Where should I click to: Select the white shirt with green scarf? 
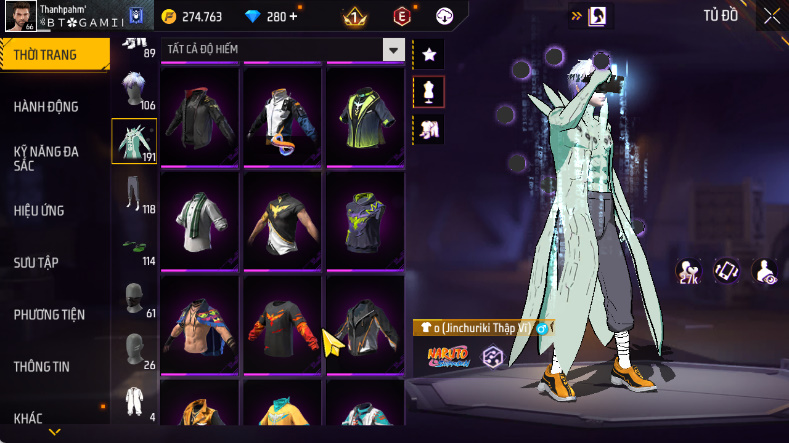[x=199, y=218]
